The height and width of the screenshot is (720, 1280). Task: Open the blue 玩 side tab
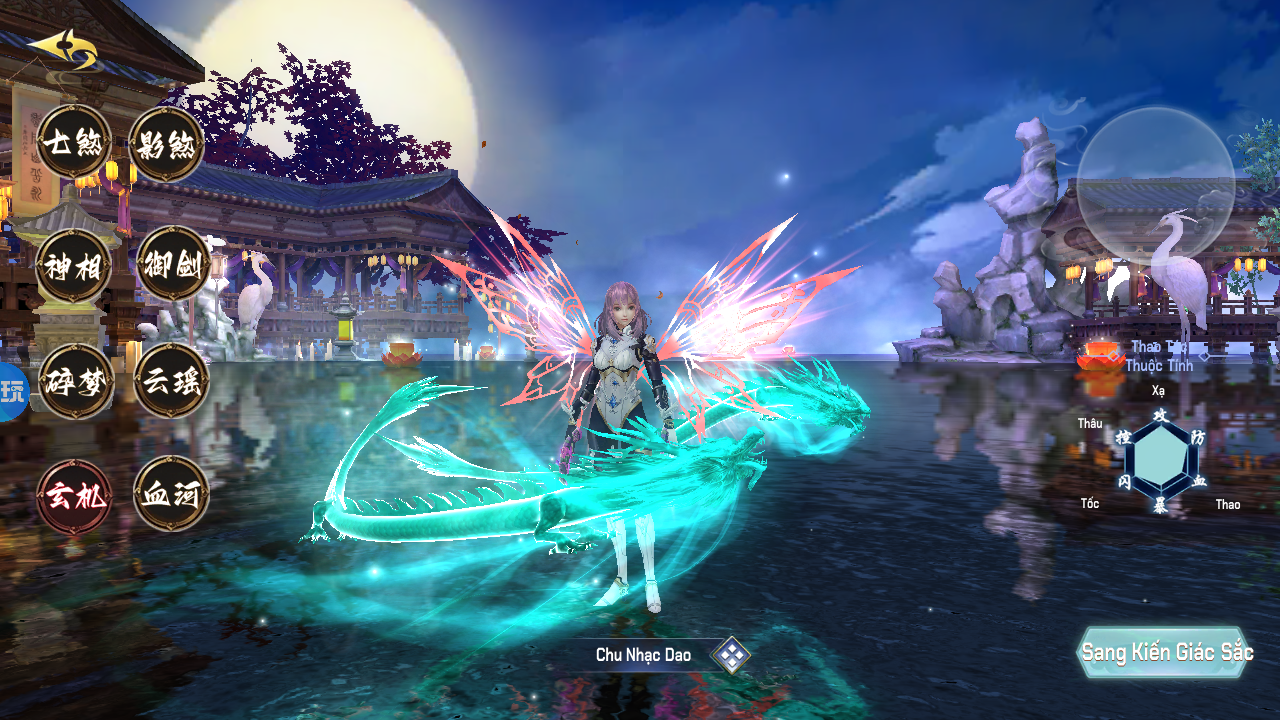[12, 392]
